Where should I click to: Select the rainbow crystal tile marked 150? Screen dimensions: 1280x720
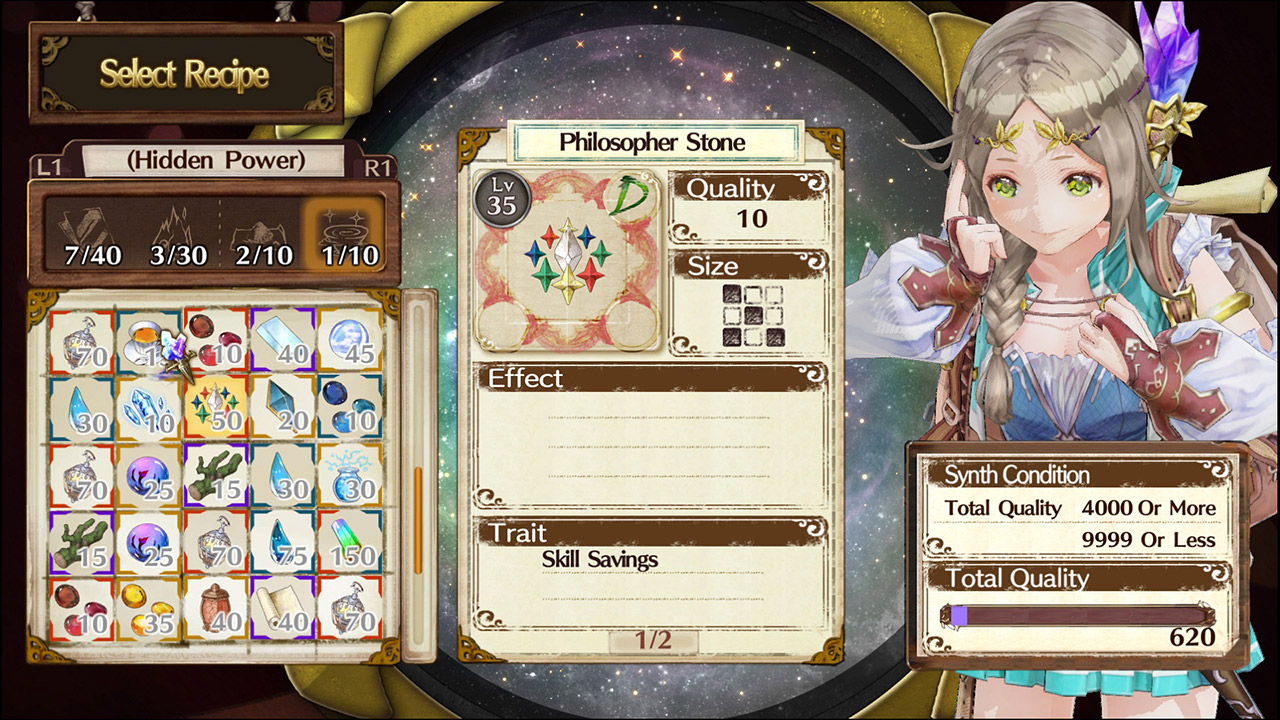(x=350, y=541)
